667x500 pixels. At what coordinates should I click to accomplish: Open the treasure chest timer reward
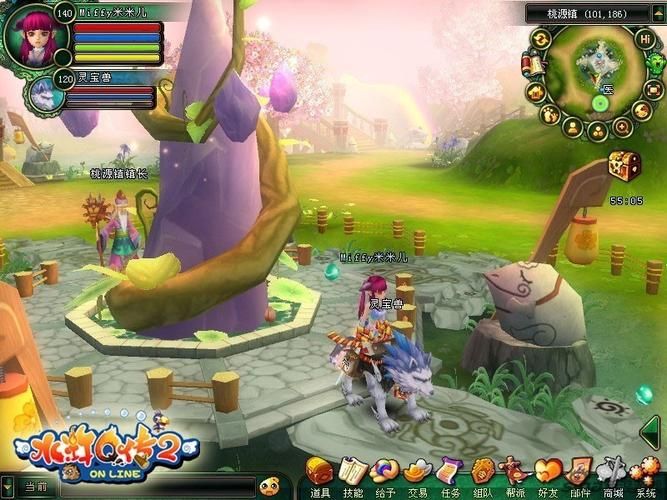(623, 165)
